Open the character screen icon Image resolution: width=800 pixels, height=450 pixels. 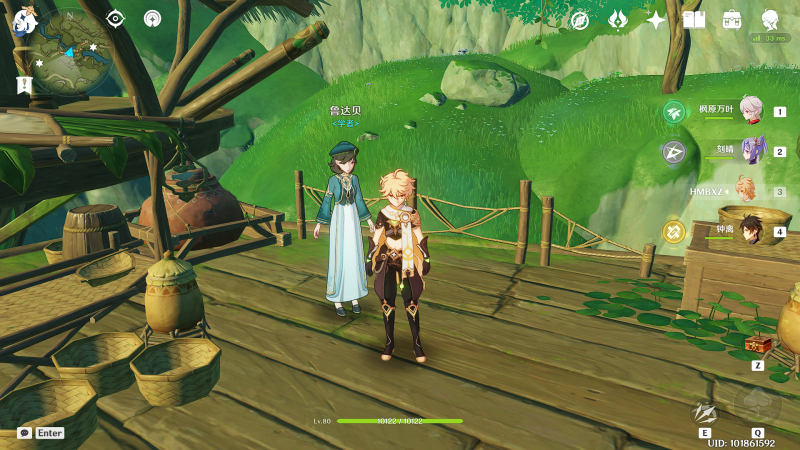coord(771,20)
